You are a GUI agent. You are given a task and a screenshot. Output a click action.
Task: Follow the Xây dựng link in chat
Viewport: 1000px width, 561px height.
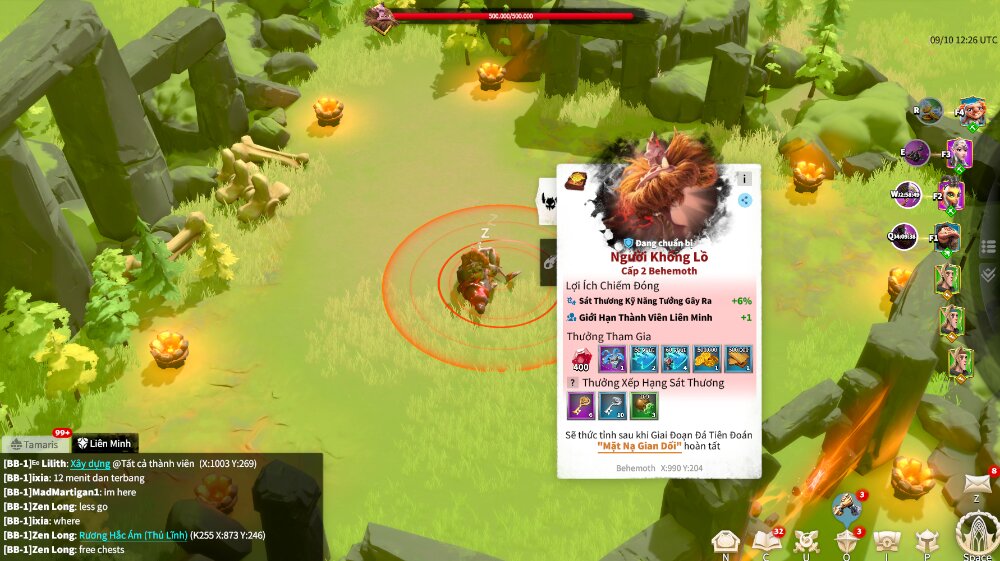[x=89, y=464]
